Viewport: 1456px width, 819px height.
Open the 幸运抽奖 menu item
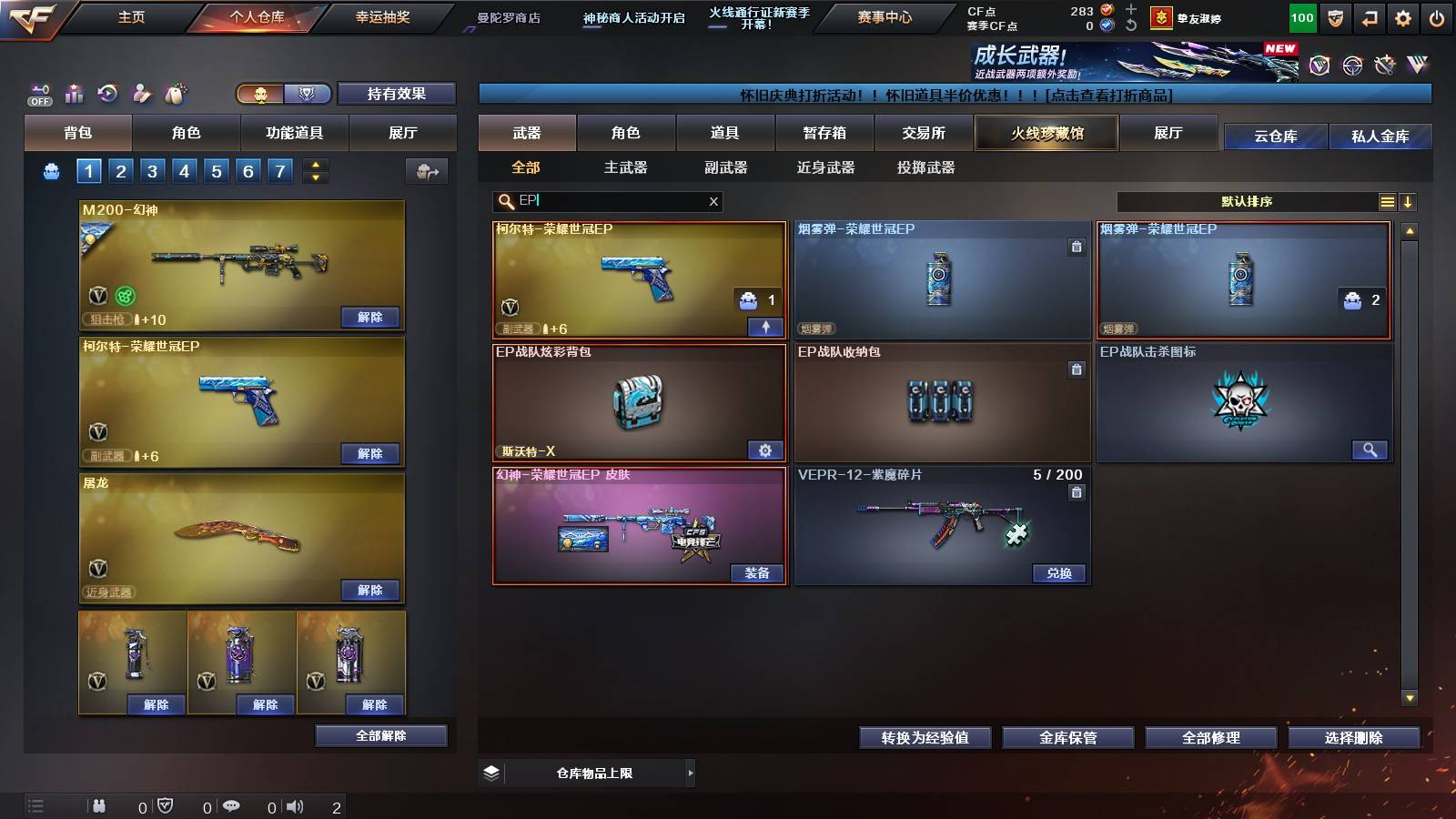pyautogui.click(x=385, y=17)
